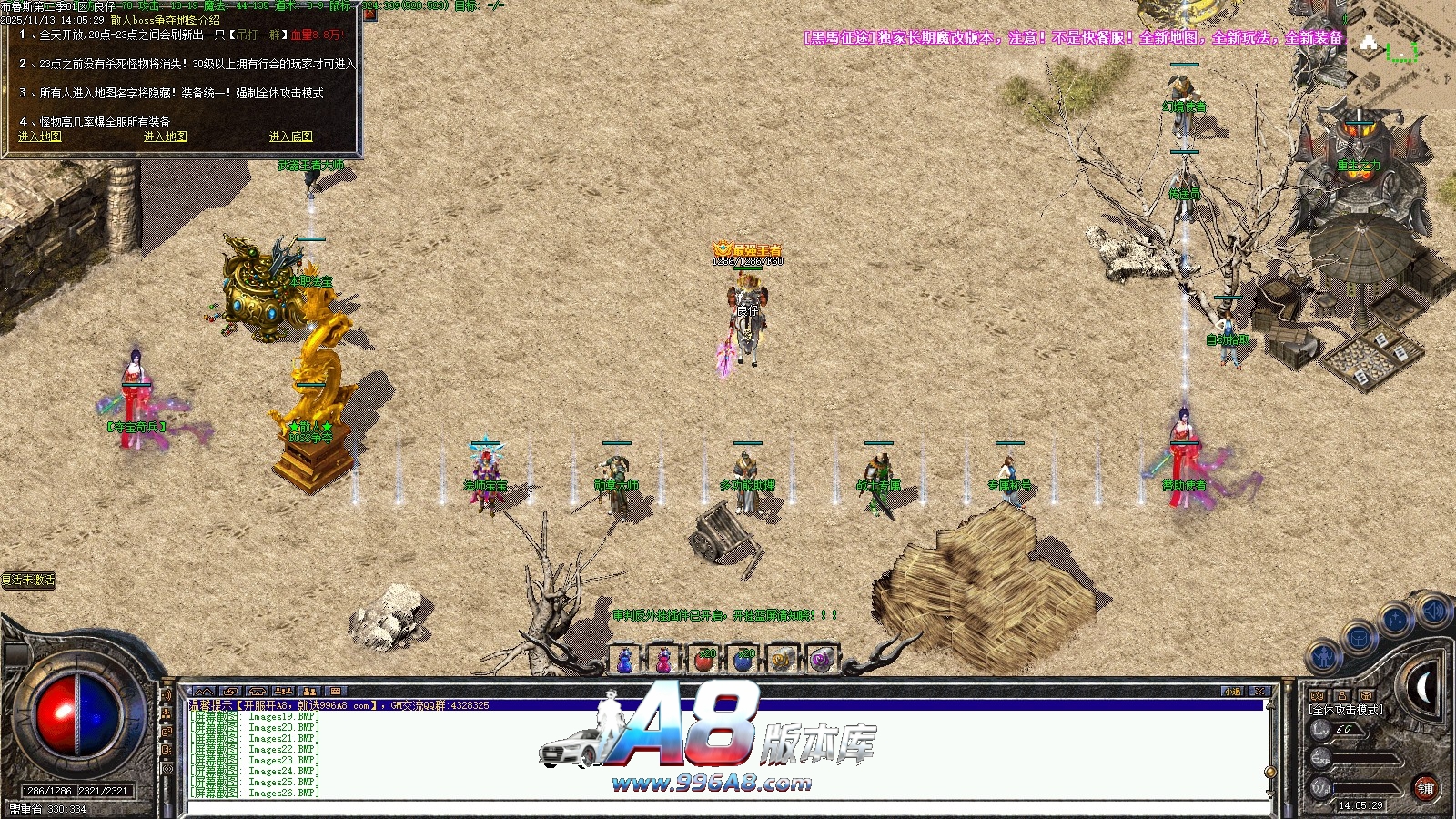Select the red potion stack of 20
This screenshot has width=1456, height=819.
(703, 661)
